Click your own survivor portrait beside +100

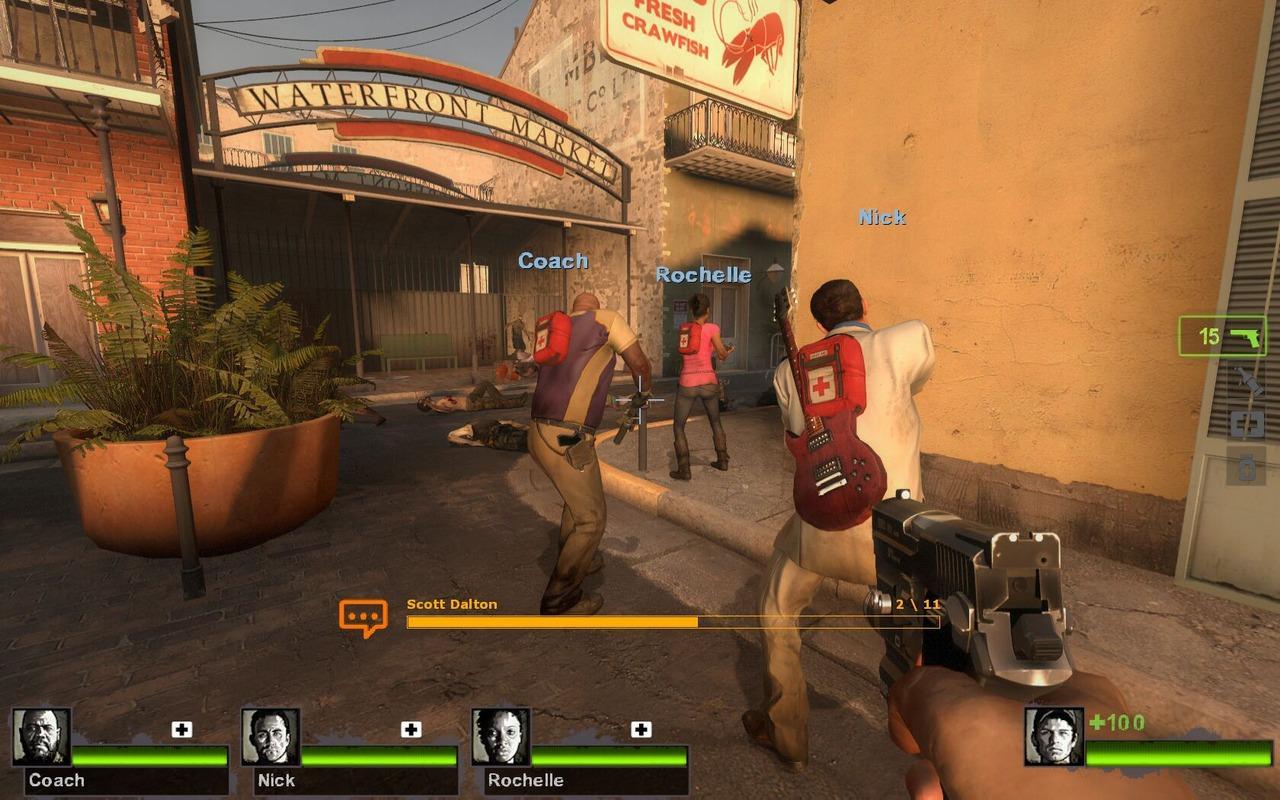[1054, 737]
